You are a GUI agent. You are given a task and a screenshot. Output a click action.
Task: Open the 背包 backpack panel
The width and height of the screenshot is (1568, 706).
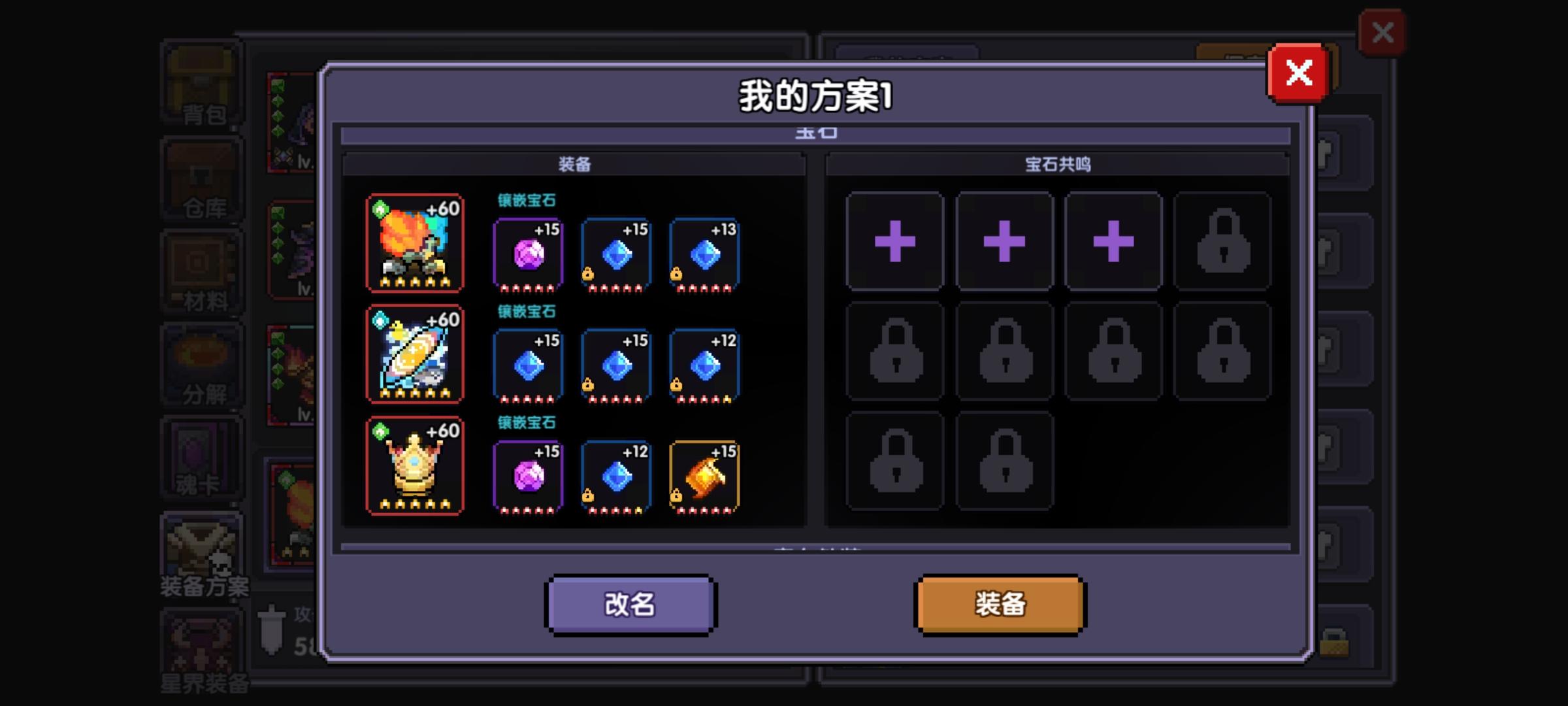pos(203,85)
